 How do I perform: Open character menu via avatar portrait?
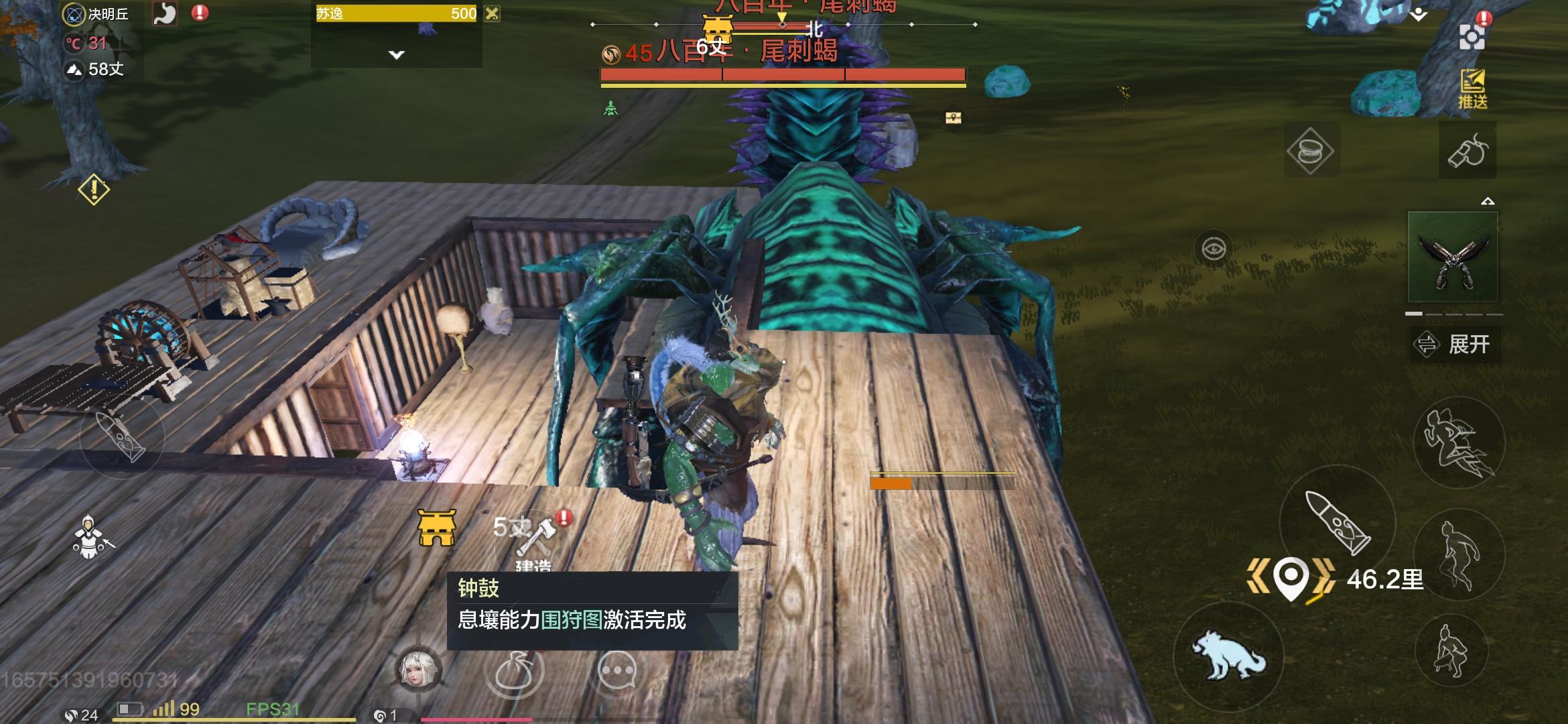tap(419, 669)
